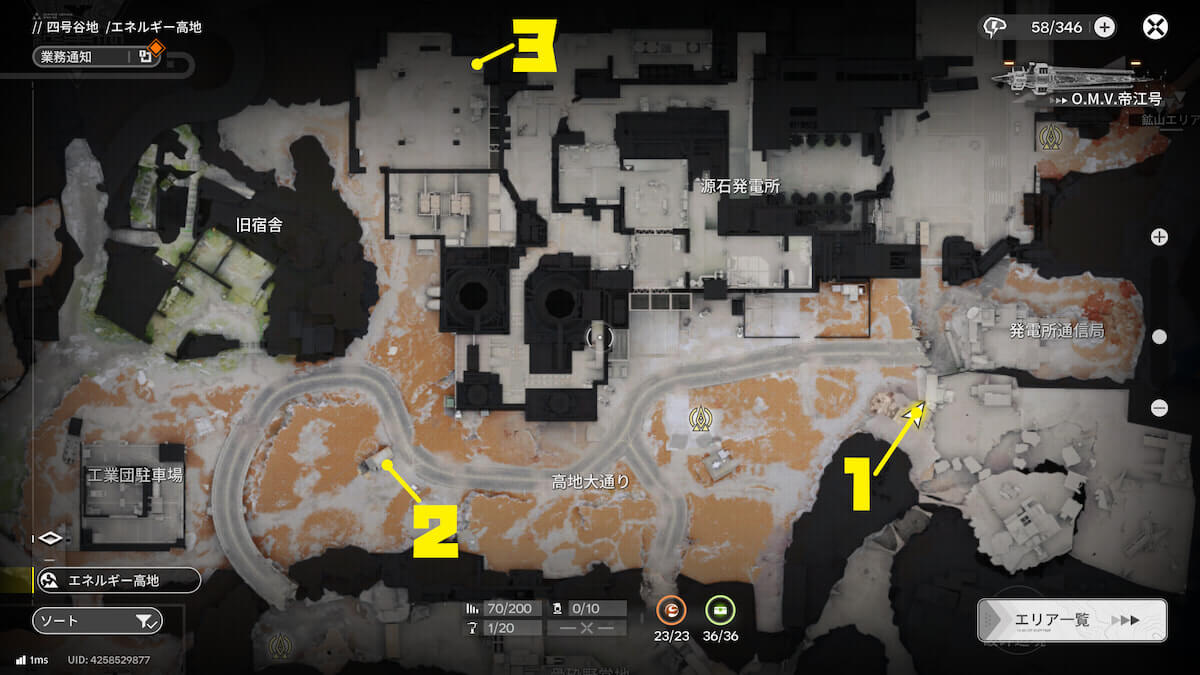Jump to the 鉱山エリア neighboring area label
Image resolution: width=1200 pixels, height=675 pixels.
pos(1170,119)
